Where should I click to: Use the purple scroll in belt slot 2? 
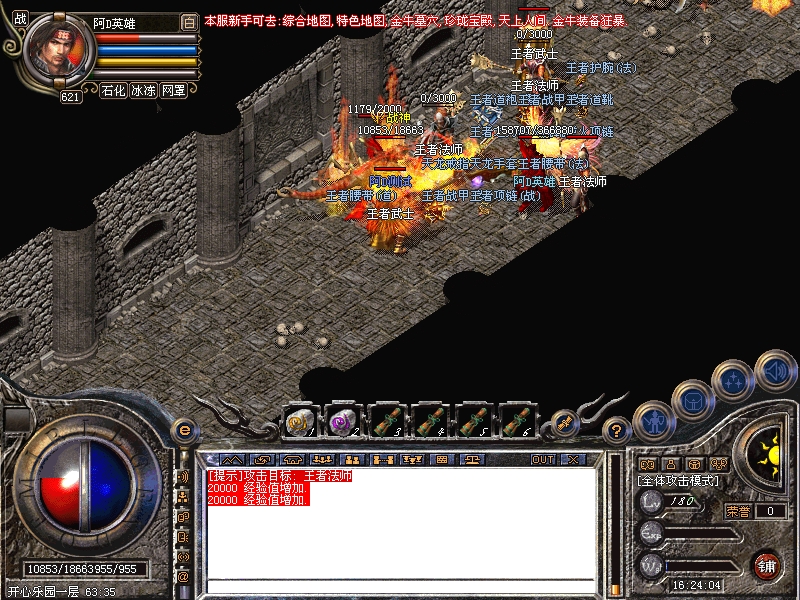(343, 420)
